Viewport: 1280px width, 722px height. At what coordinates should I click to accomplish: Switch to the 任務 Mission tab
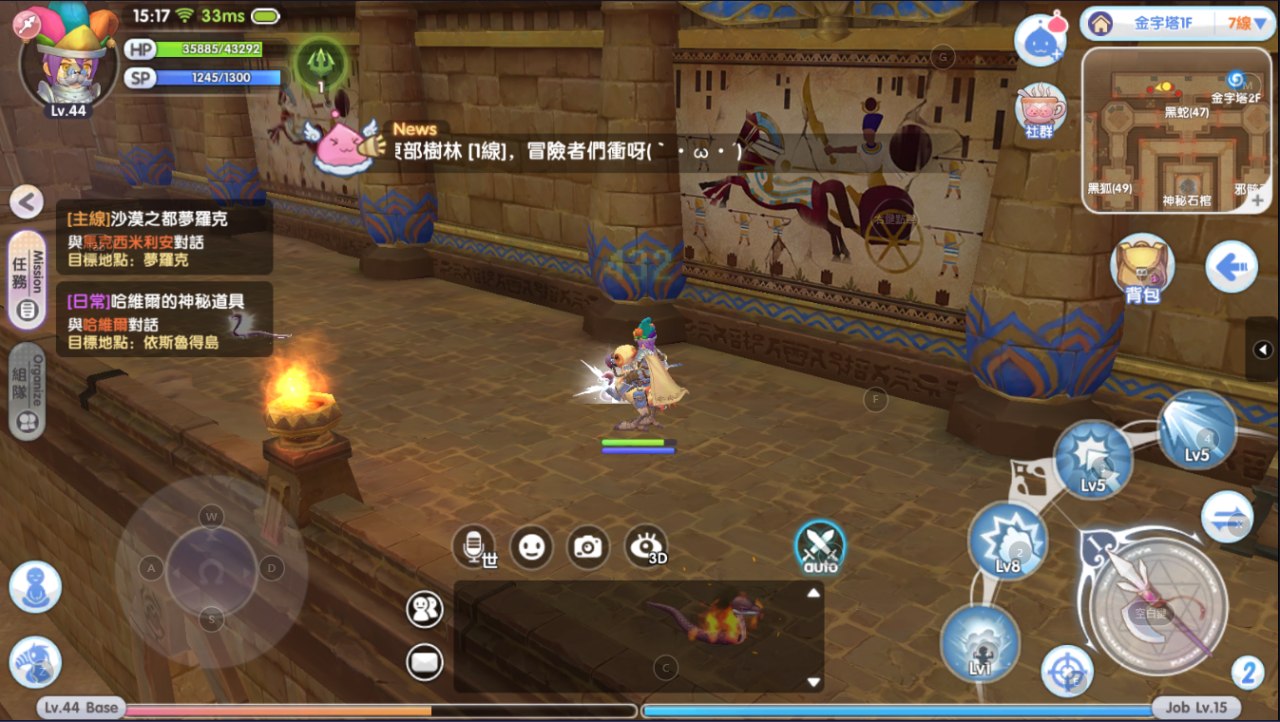(28, 281)
